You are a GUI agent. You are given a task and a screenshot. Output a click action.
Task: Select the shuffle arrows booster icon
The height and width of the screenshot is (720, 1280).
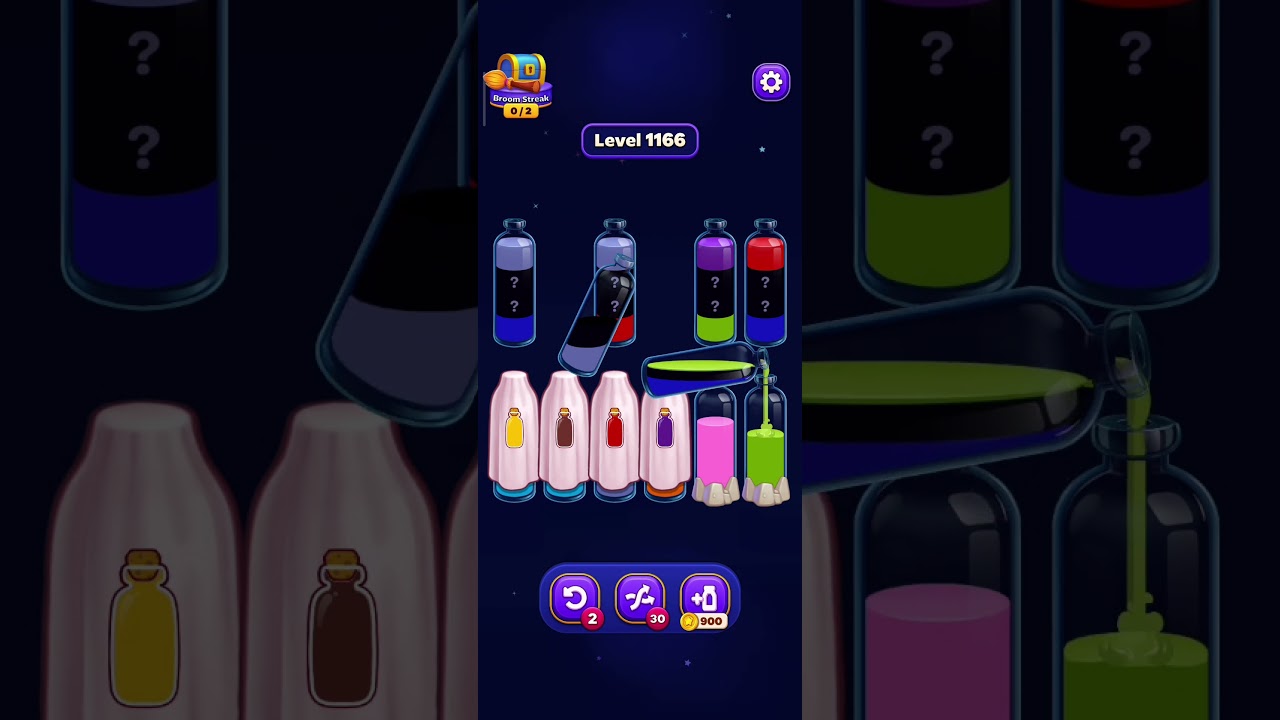[640, 598]
